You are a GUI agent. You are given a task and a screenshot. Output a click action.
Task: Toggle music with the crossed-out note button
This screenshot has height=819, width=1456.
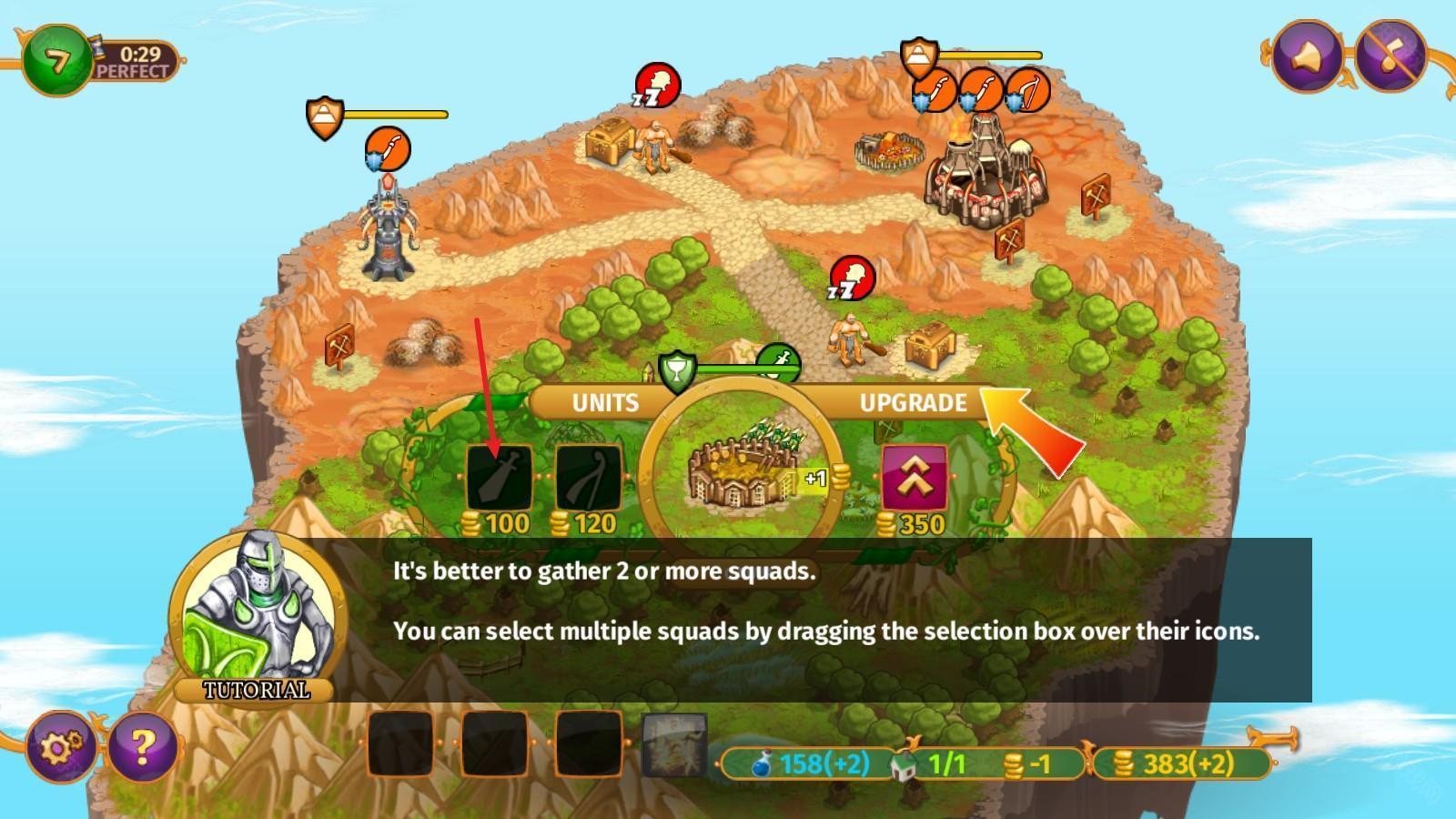click(1390, 56)
